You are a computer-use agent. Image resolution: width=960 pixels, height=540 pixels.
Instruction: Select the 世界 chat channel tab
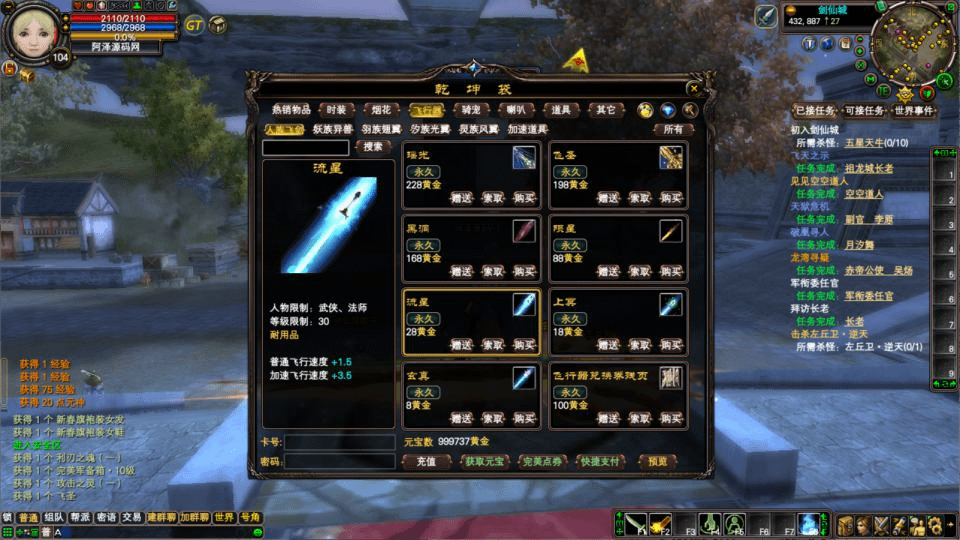(x=223, y=517)
